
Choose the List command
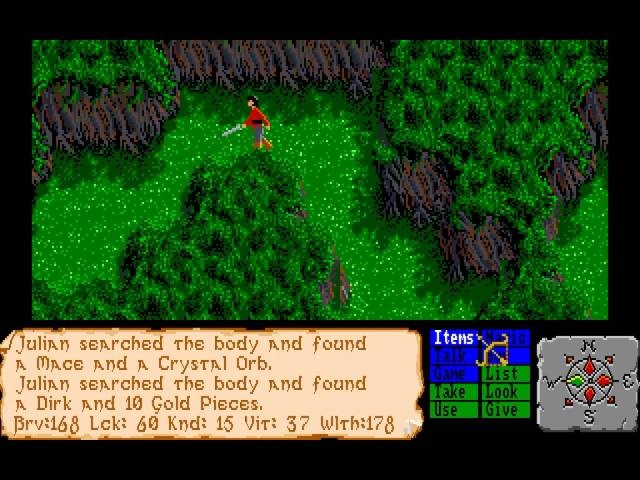pyautogui.click(x=503, y=374)
